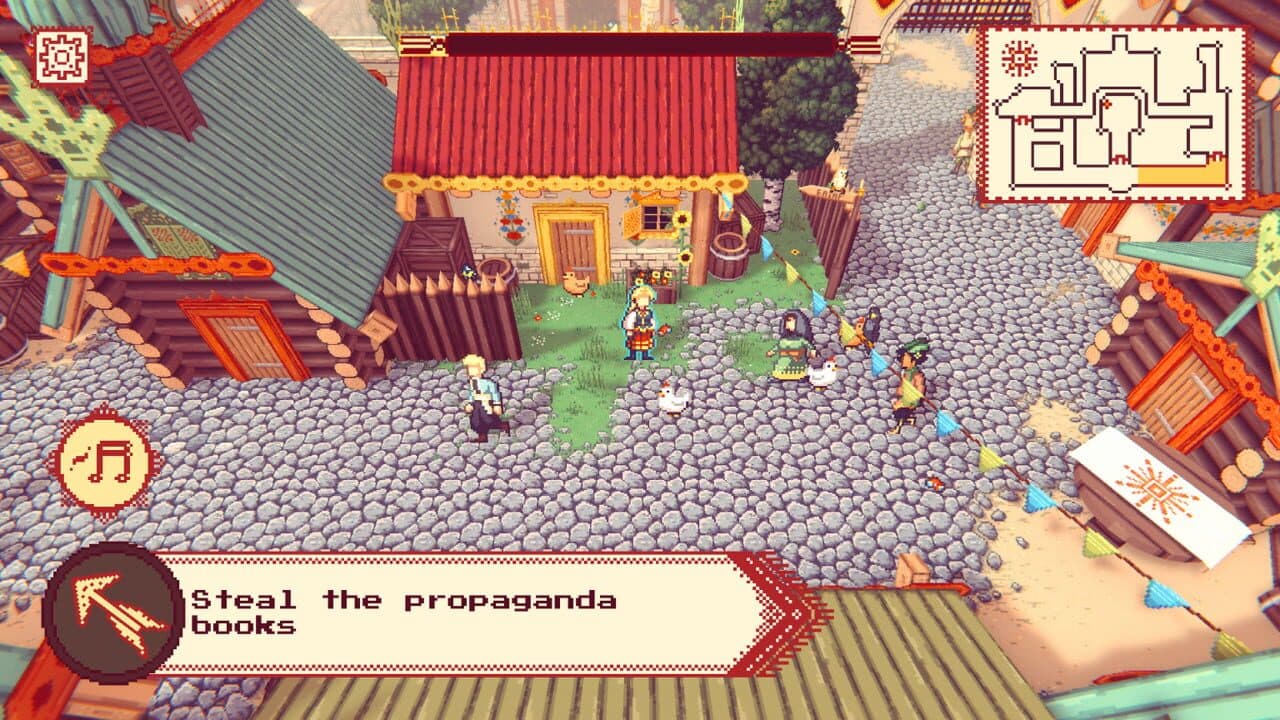The height and width of the screenshot is (720, 1280).
Task: Click the left weapon icon on the status bar
Action: [x=418, y=43]
